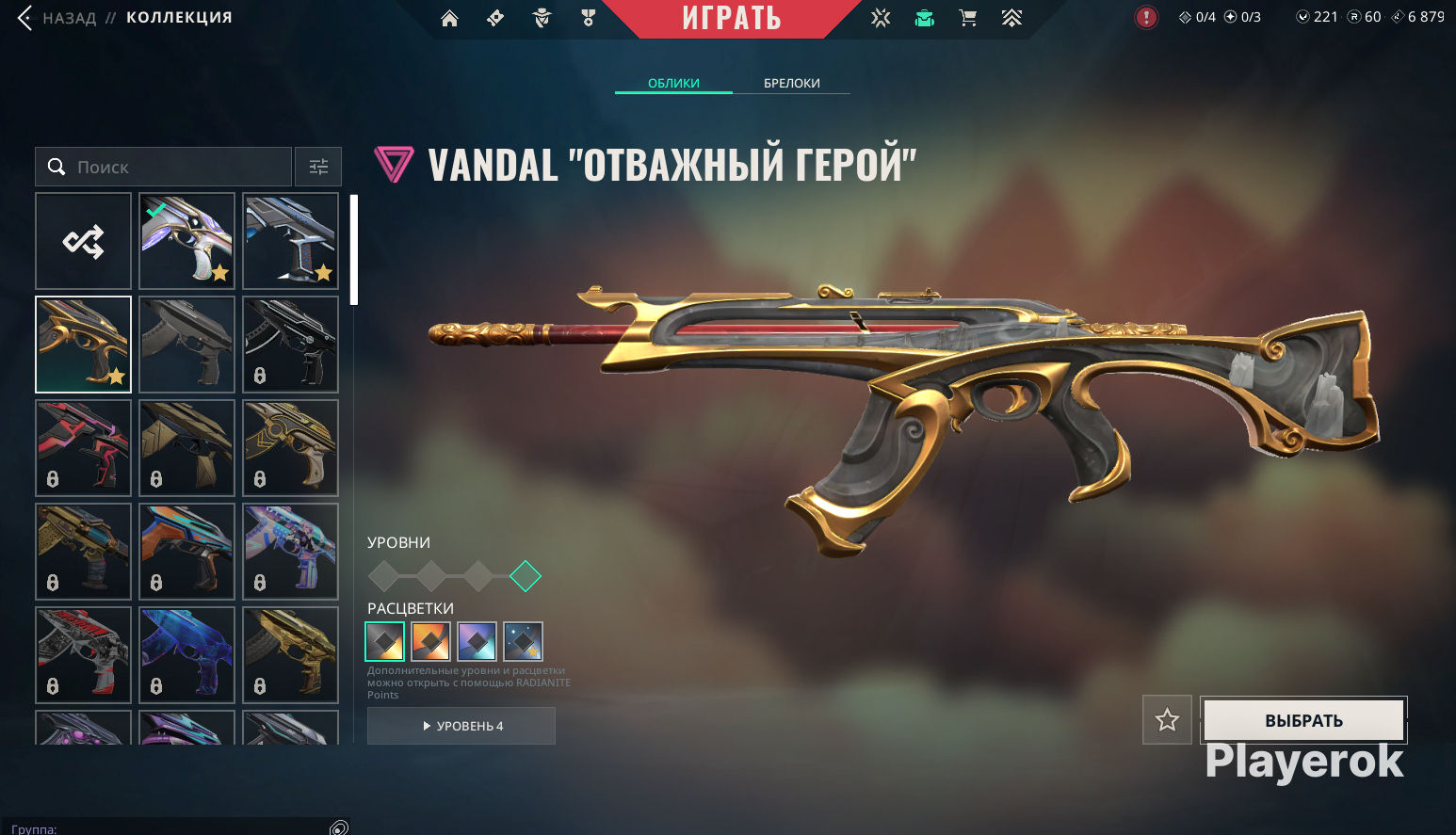The width and height of the screenshot is (1456, 835).
Task: Select the random skin shuffle tile
Action: click(83, 241)
